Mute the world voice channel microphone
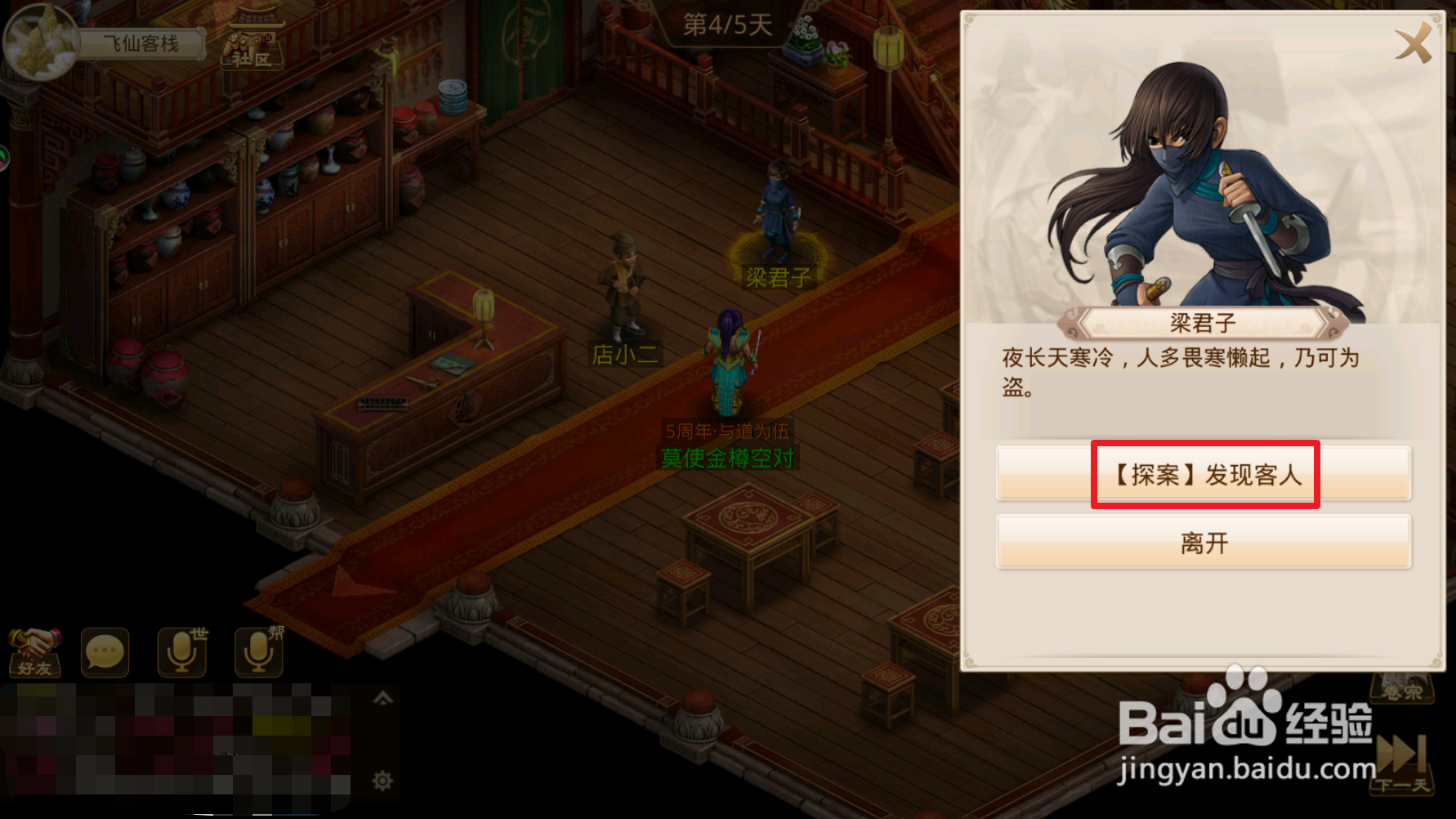Image resolution: width=1456 pixels, height=819 pixels. (183, 651)
